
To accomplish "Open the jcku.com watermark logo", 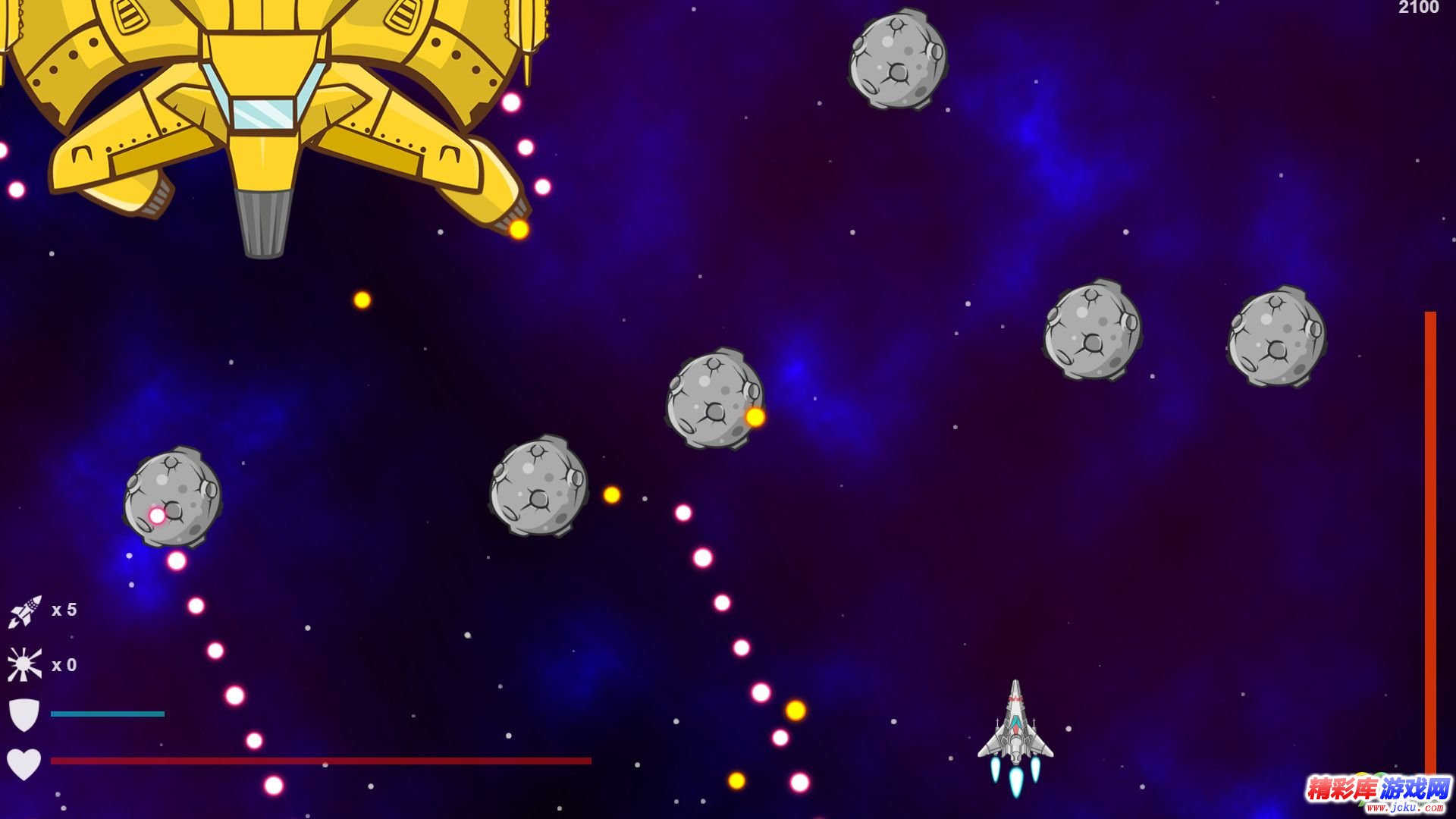I will (x=1377, y=793).
